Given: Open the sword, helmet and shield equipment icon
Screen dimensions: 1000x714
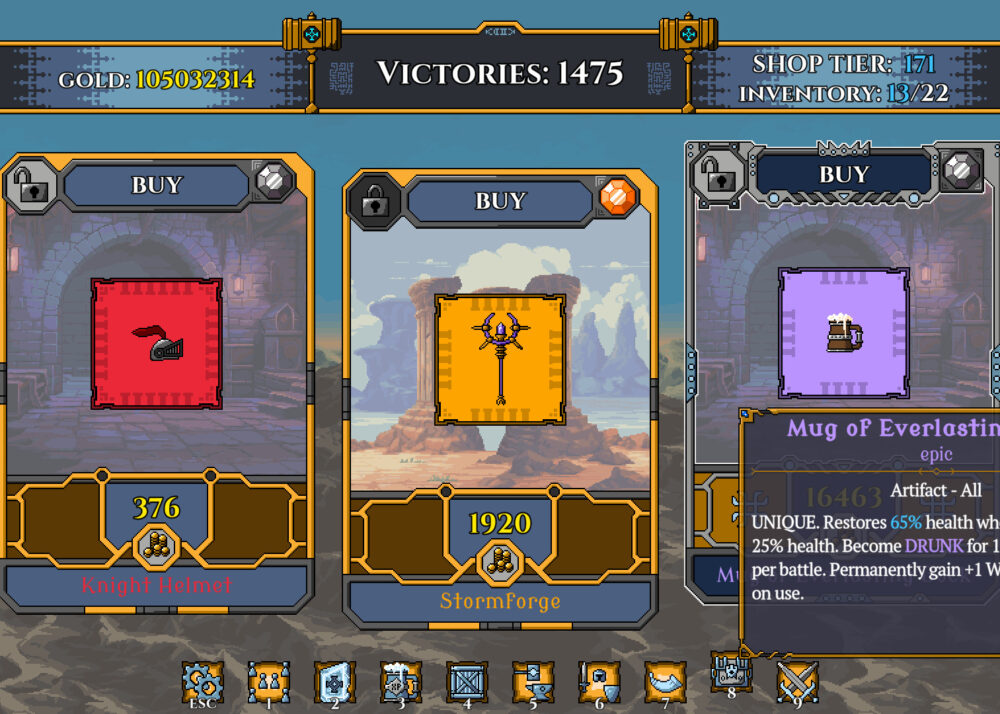Looking at the screenshot, I should 598,682.
